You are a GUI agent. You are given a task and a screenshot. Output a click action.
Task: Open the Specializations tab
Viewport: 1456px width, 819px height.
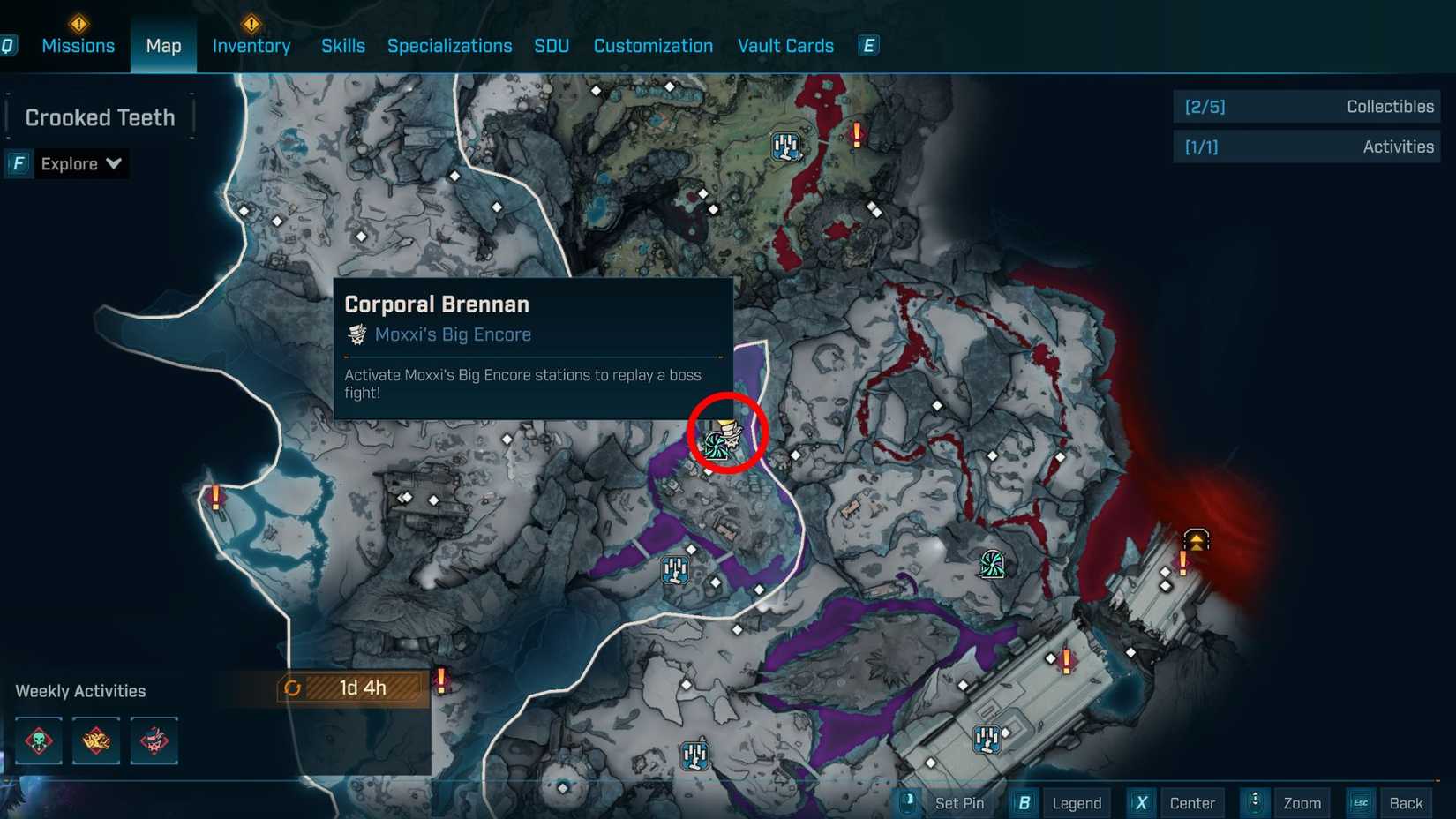coord(449,45)
